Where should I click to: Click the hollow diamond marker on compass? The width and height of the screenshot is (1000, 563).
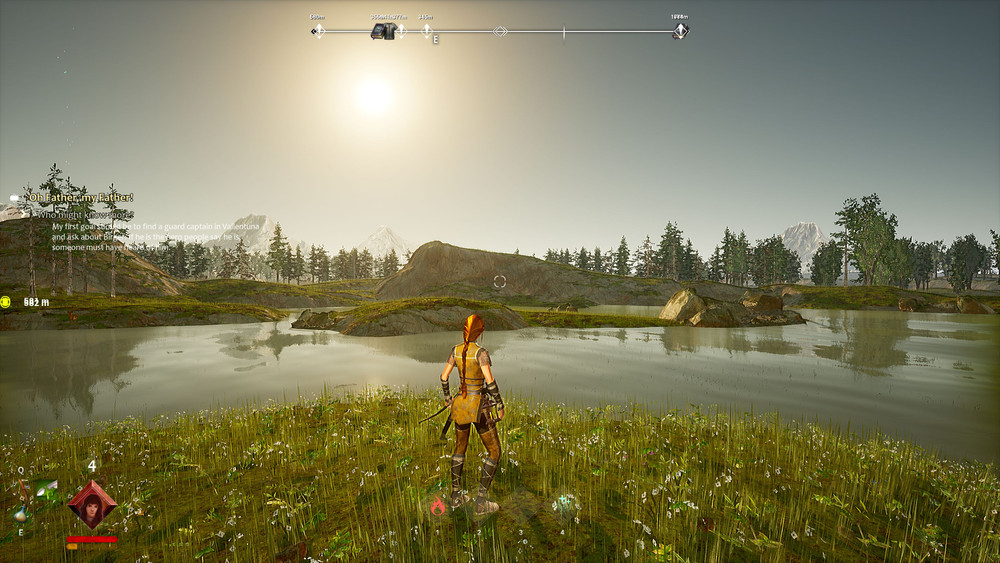[x=501, y=31]
